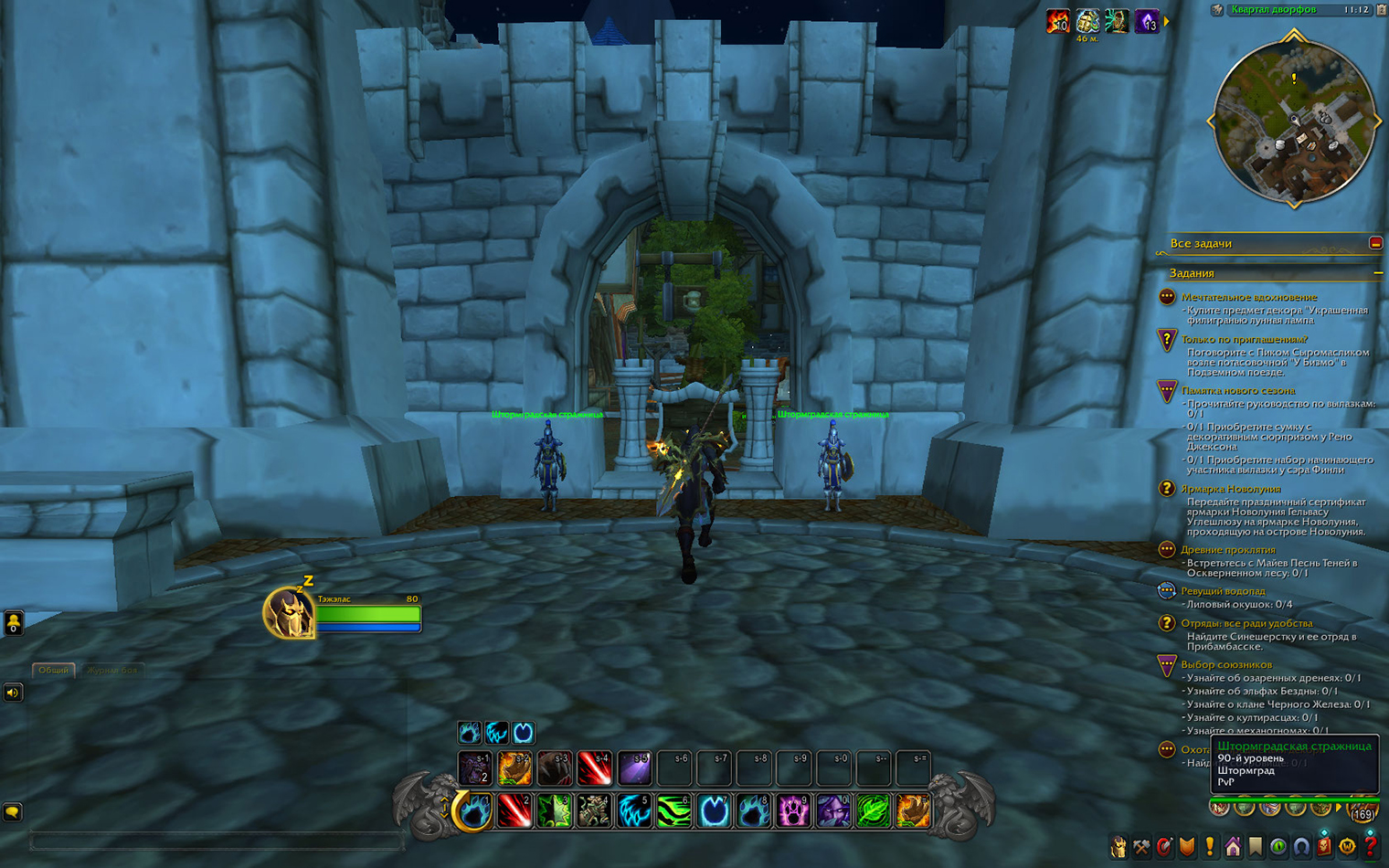Image resolution: width=1389 pixels, height=868 pixels.
Task: Switch to the "Общий" chat tab
Action: (x=53, y=670)
